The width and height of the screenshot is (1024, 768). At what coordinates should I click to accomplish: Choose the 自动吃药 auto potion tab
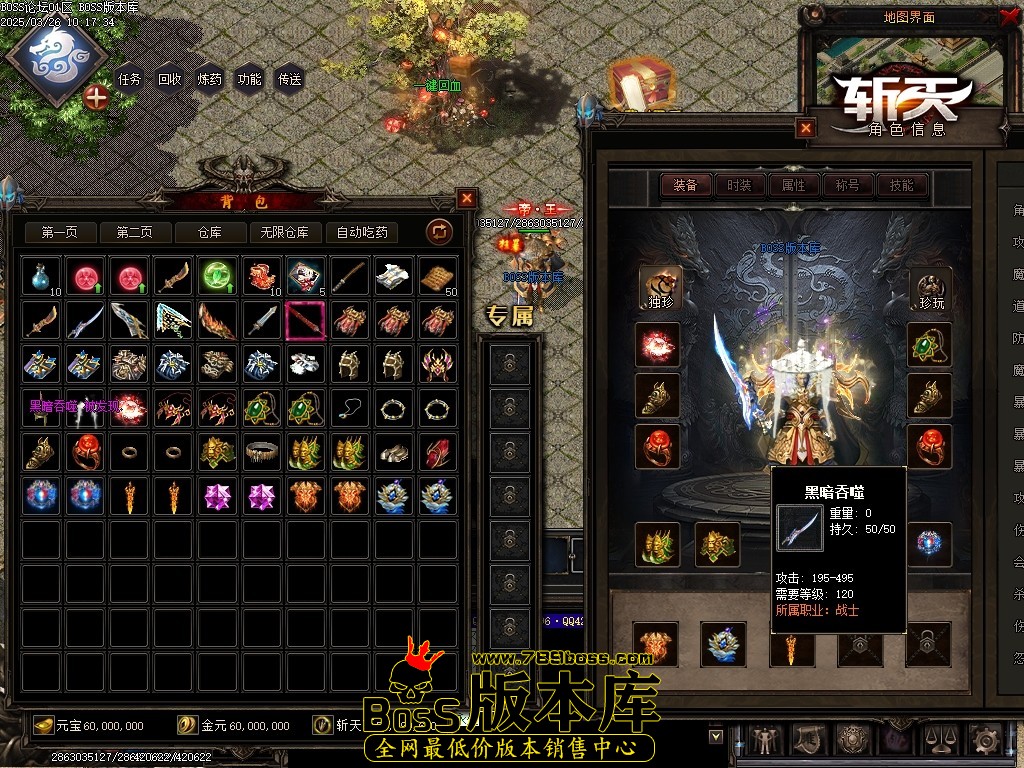coord(362,233)
